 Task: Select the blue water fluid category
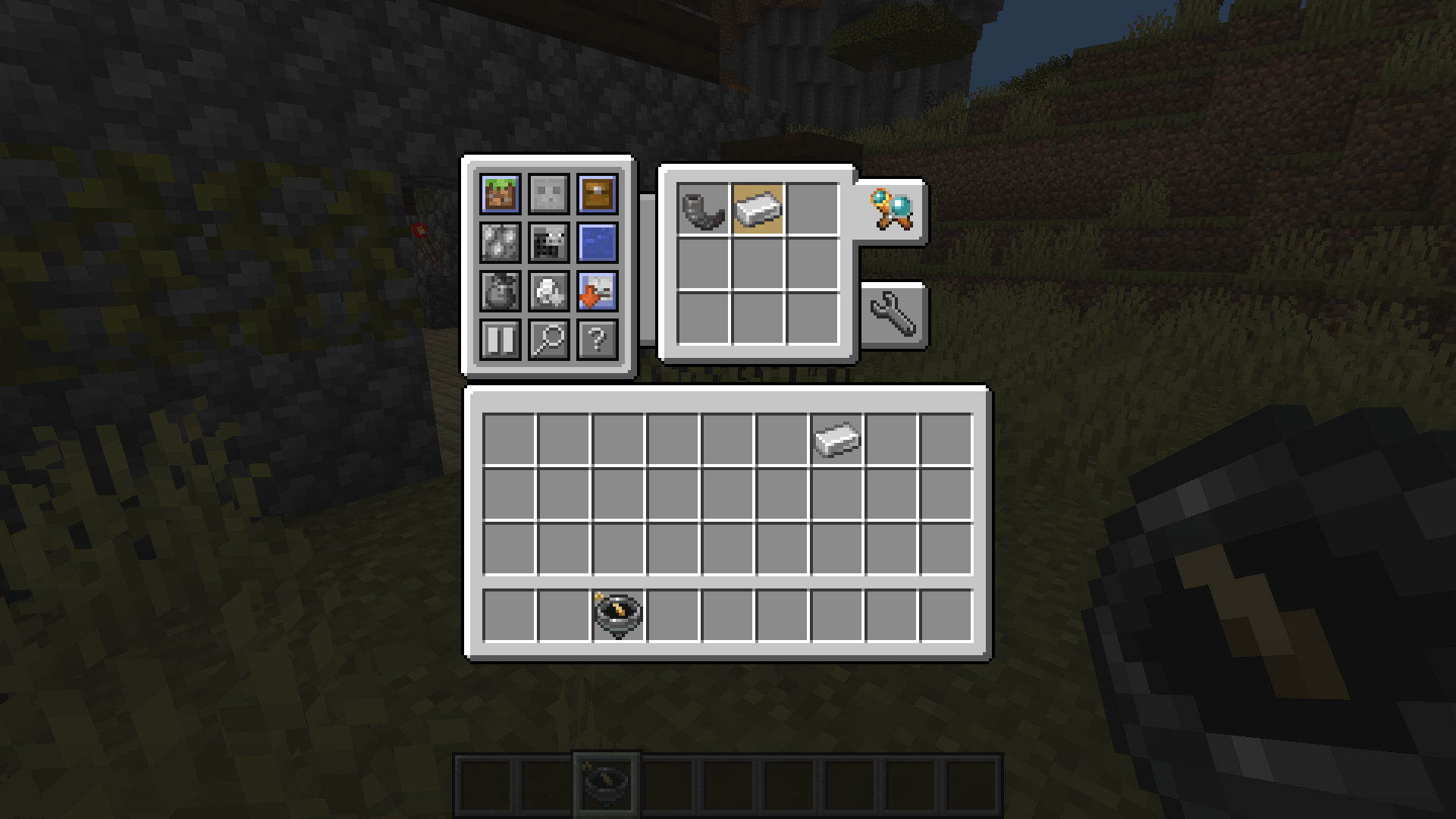coord(598,244)
